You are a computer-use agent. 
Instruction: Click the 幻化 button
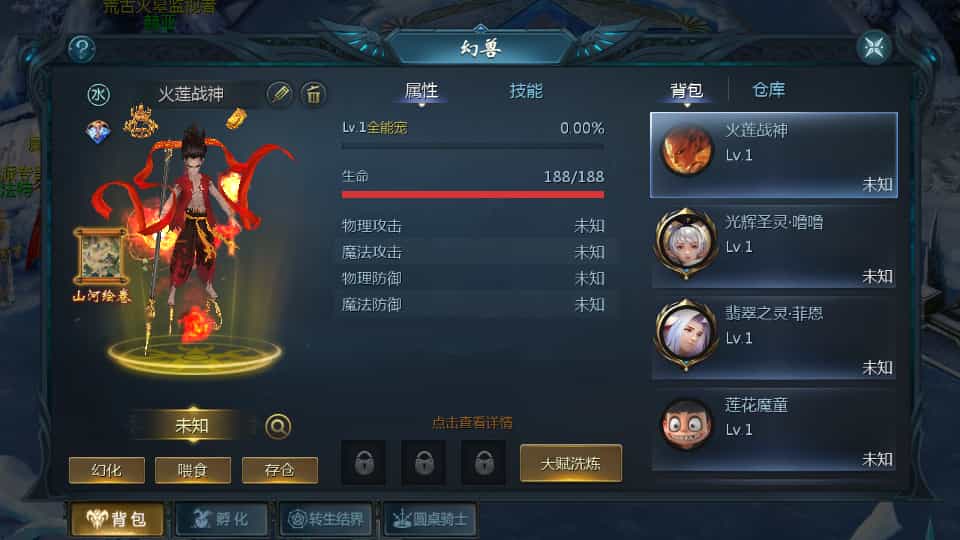[107, 470]
